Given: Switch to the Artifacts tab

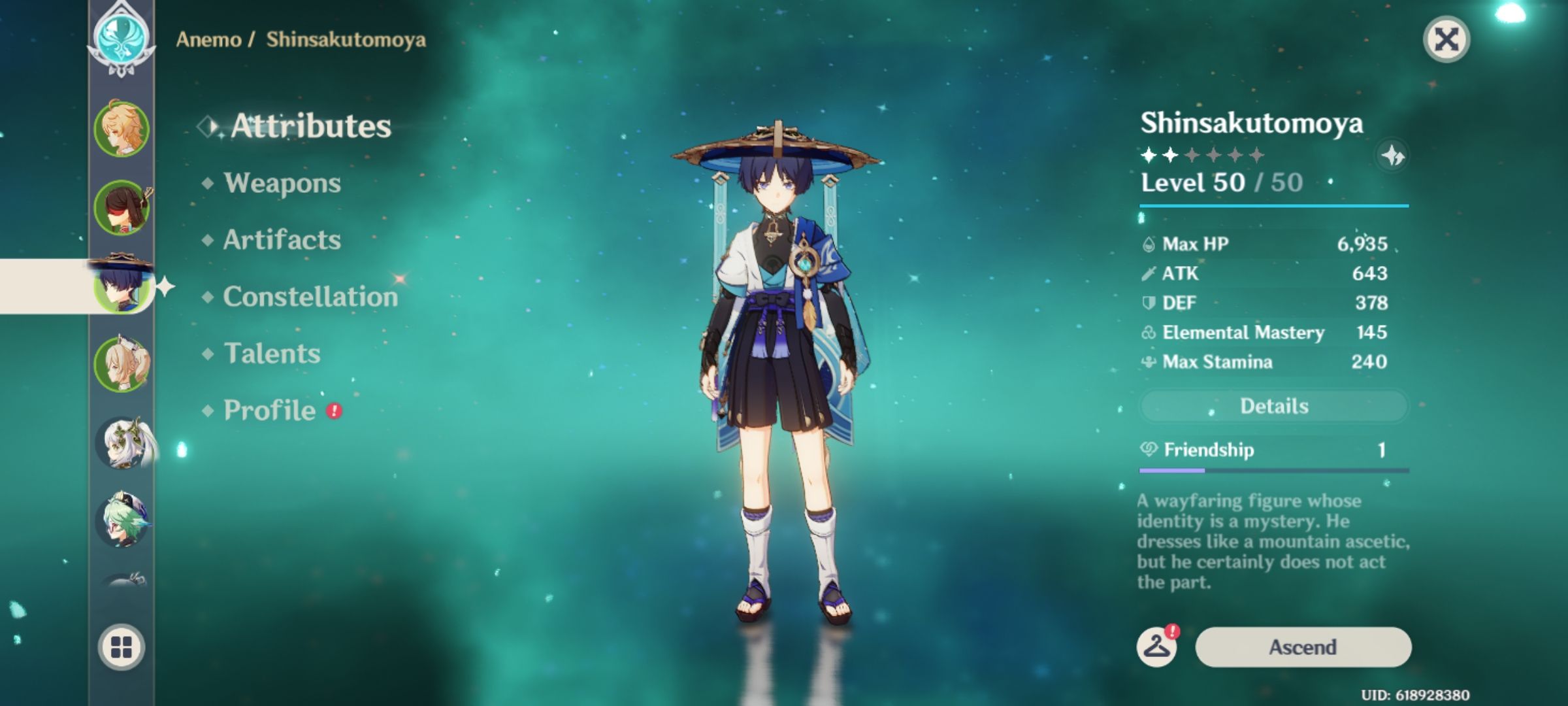Looking at the screenshot, I should (x=282, y=241).
